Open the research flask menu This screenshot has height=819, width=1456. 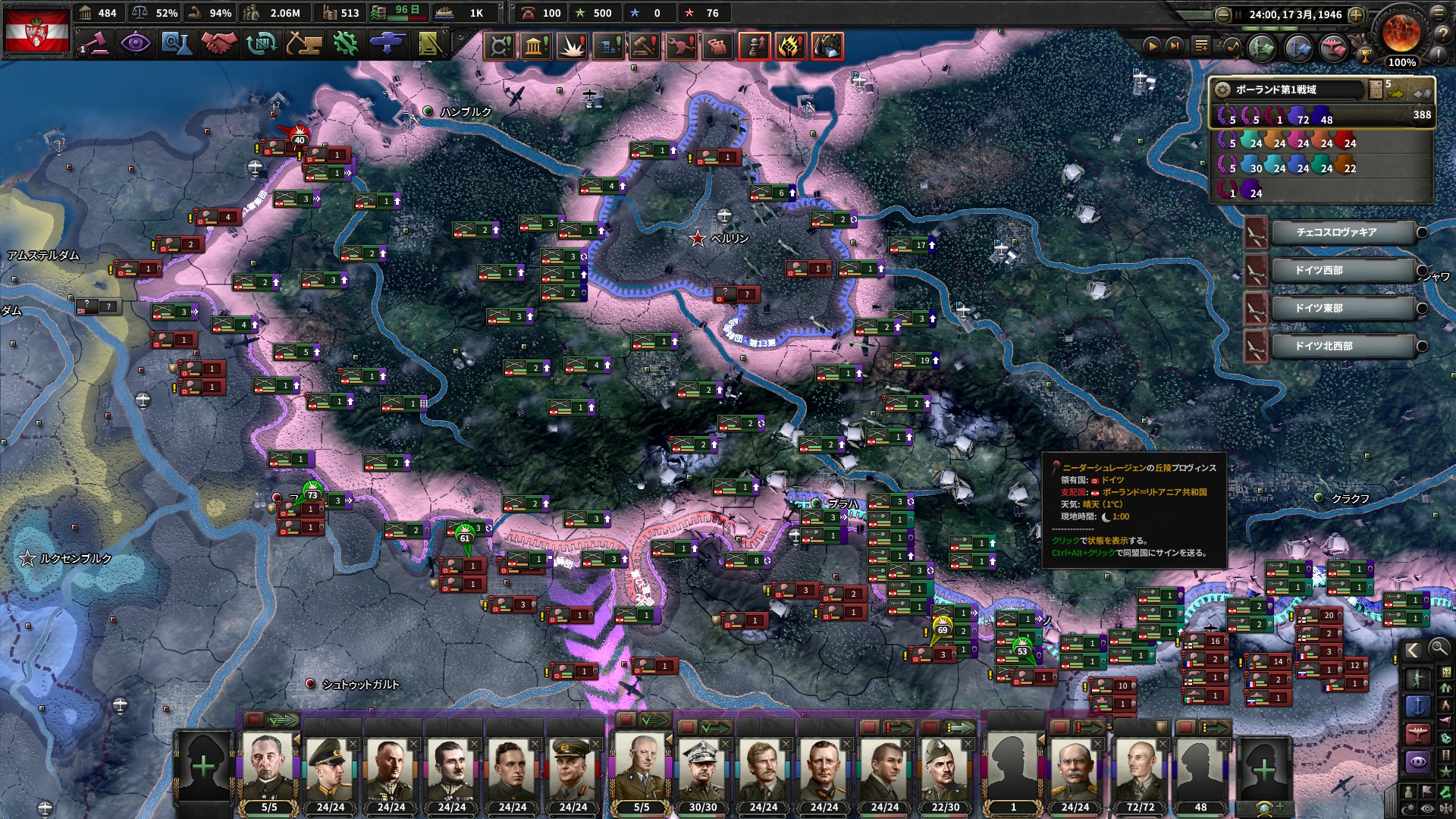tap(176, 44)
